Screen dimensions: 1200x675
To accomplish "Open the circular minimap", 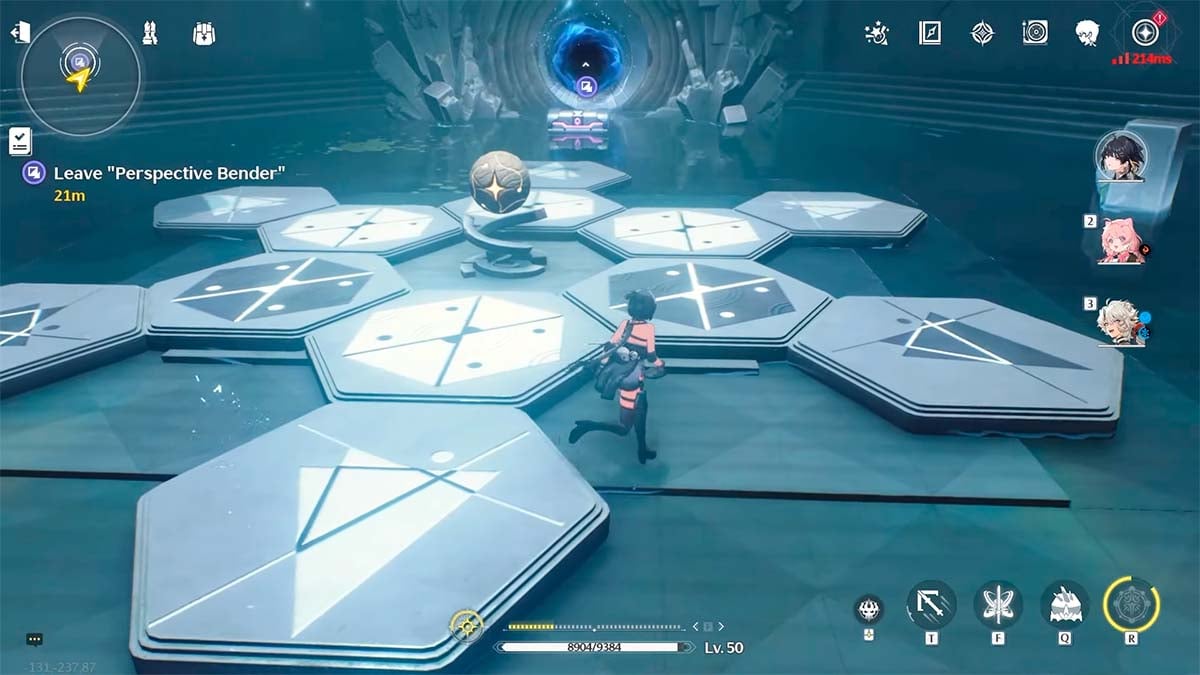I will pos(80,75).
